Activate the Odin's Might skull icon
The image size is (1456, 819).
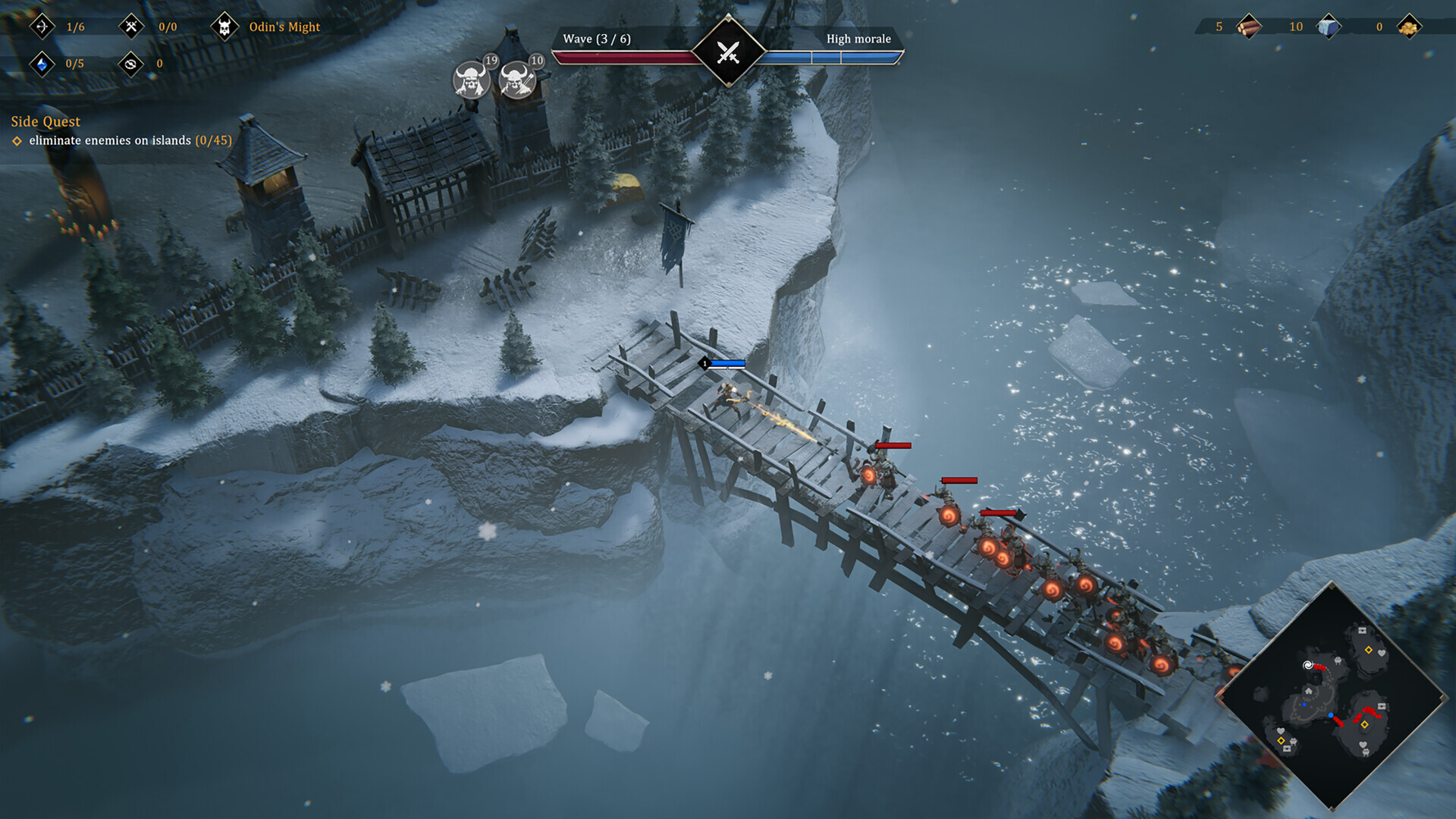pyautogui.click(x=224, y=27)
